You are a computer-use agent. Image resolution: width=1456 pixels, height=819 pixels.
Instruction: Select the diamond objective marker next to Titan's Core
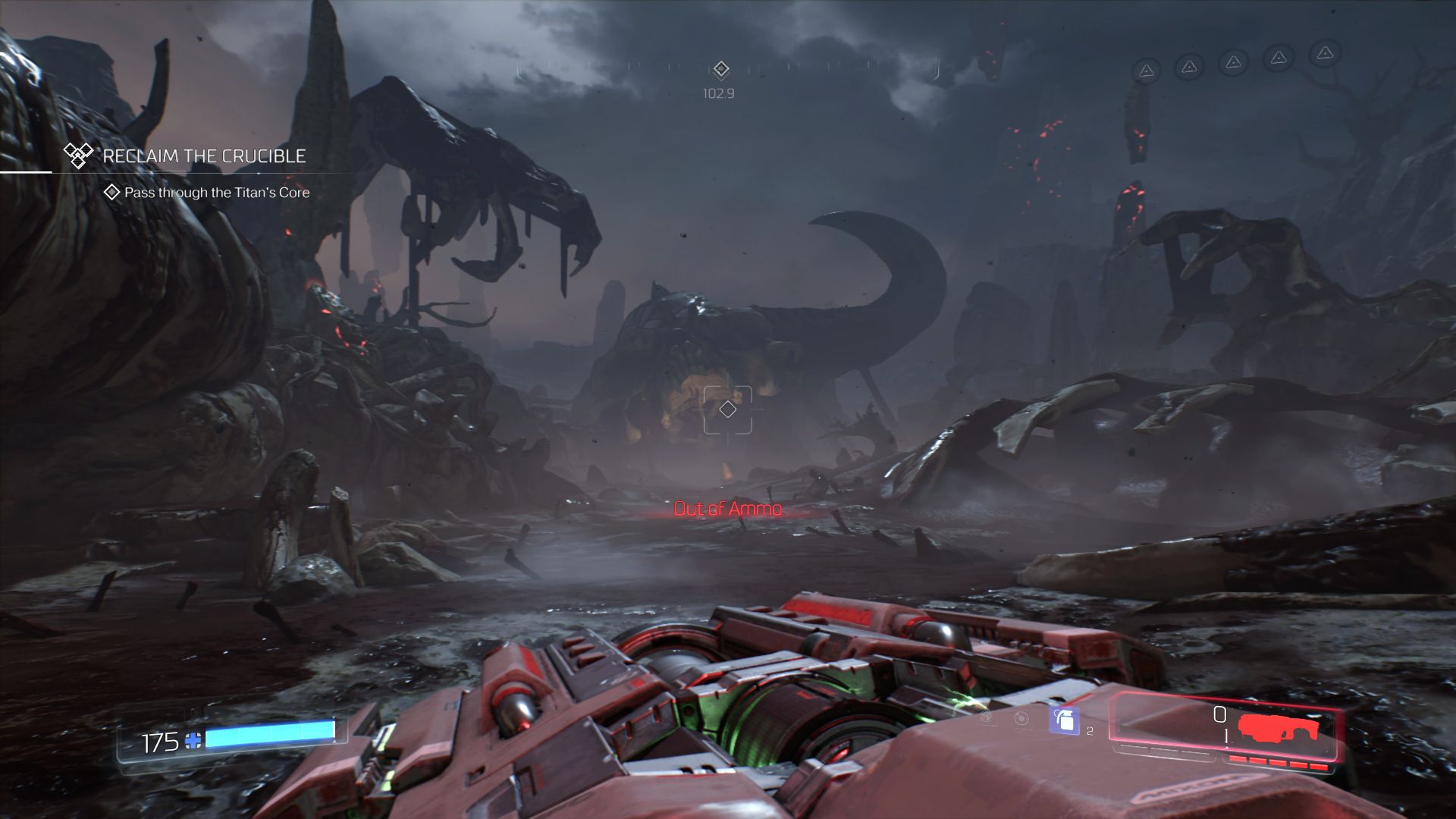point(111,193)
